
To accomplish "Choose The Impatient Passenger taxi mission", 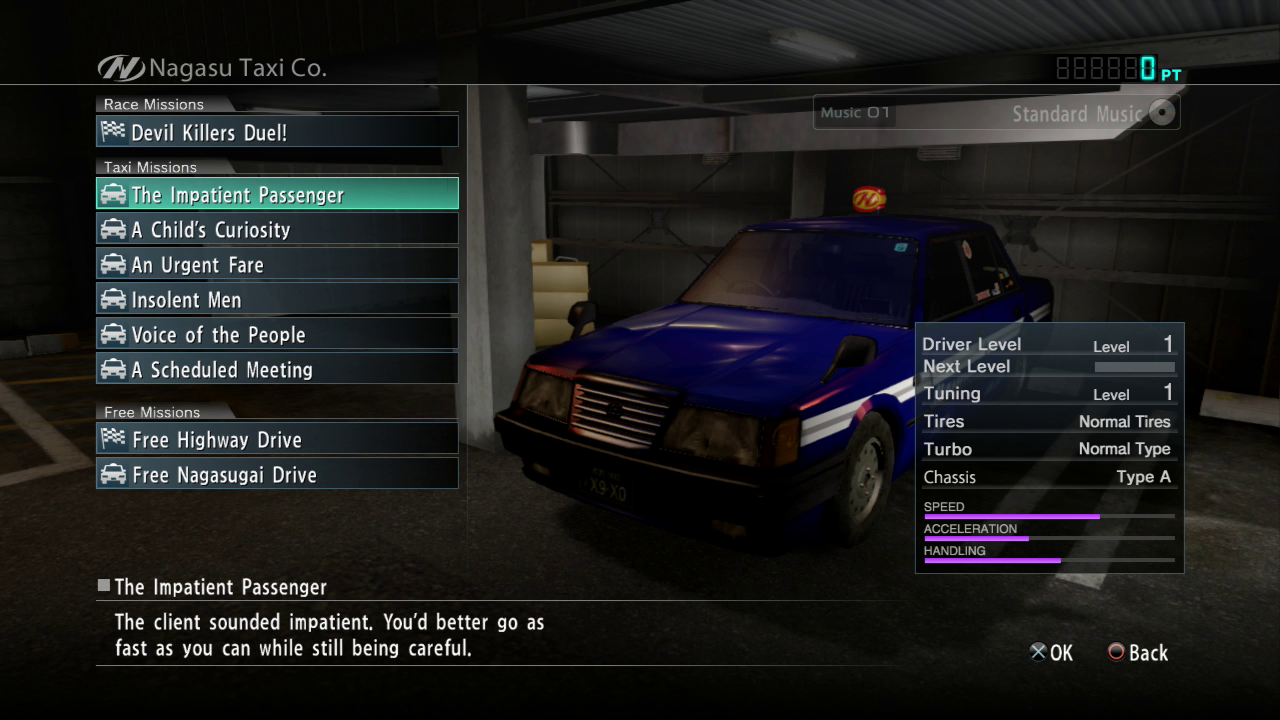I will pos(277,194).
